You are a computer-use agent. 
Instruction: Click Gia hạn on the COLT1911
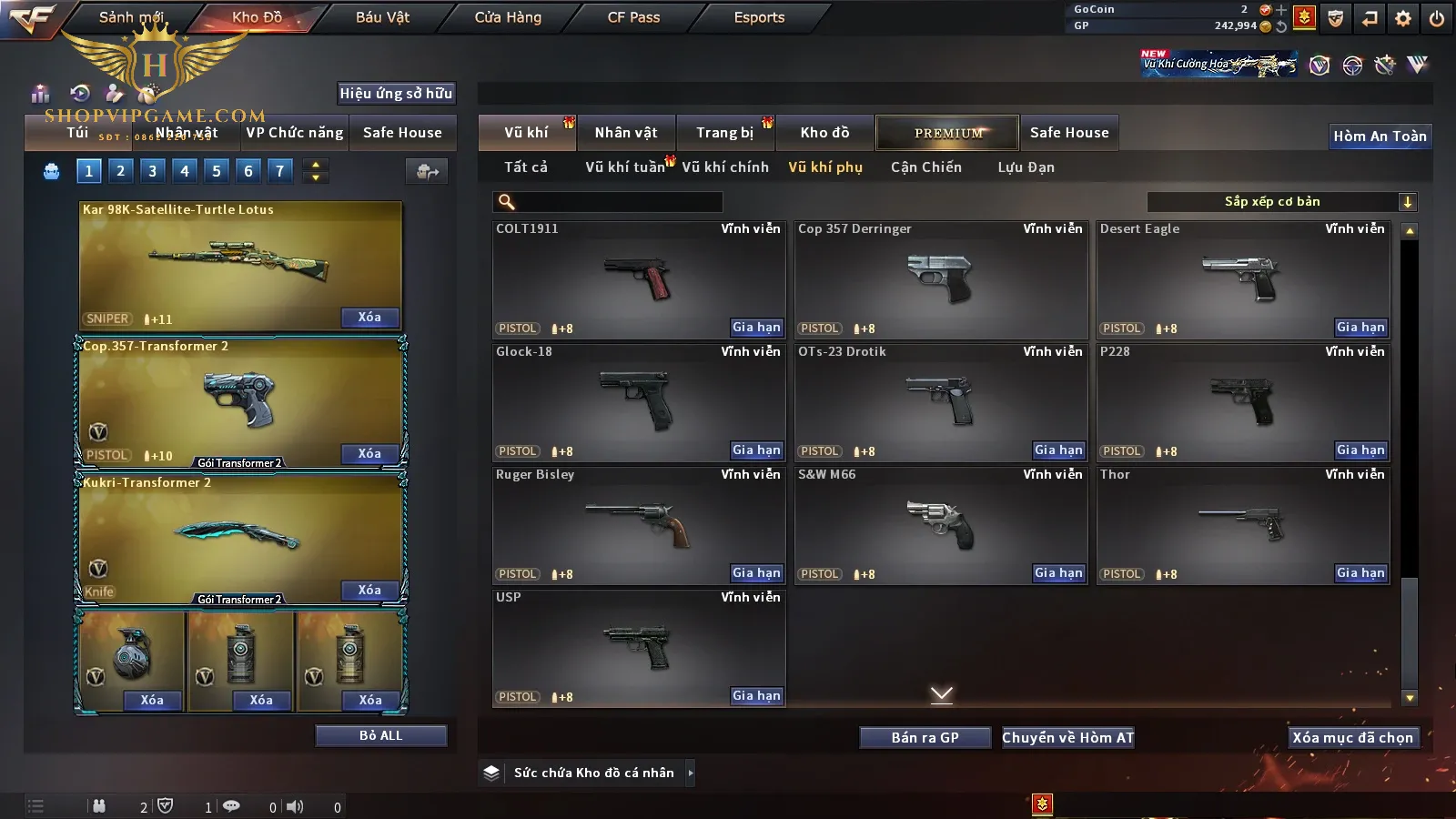(756, 328)
